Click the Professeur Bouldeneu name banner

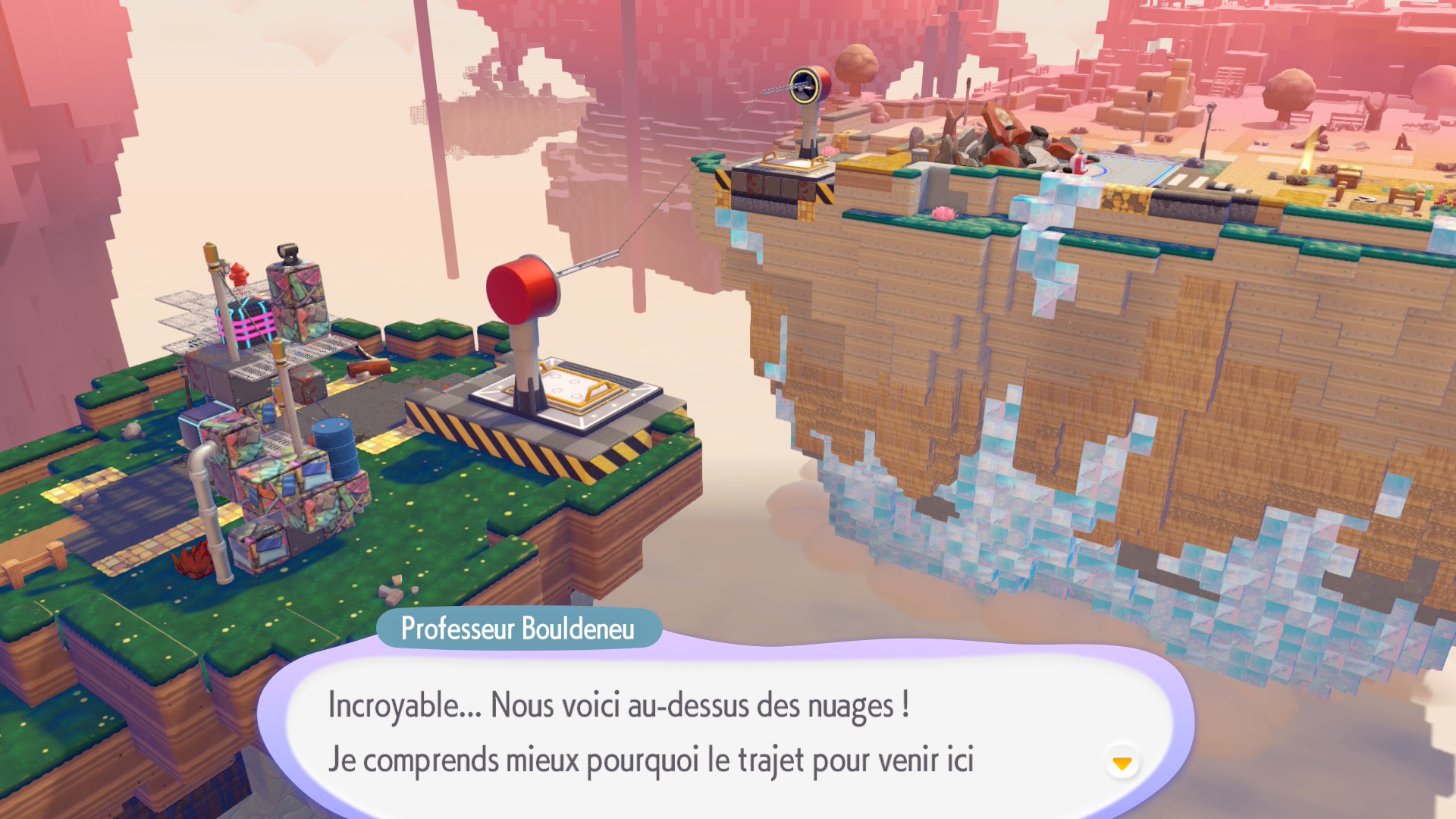518,629
